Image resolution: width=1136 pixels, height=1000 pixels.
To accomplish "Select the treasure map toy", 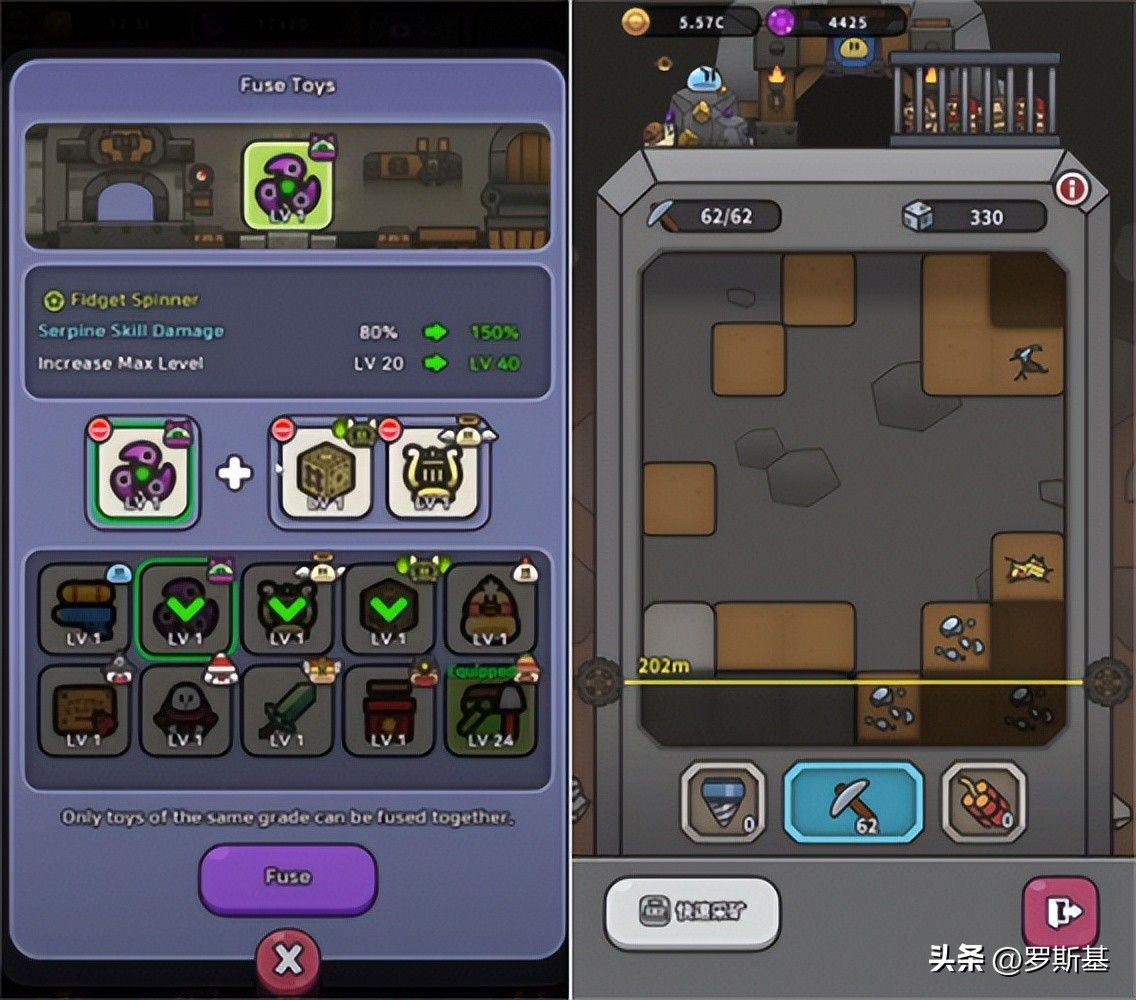I will click(84, 710).
